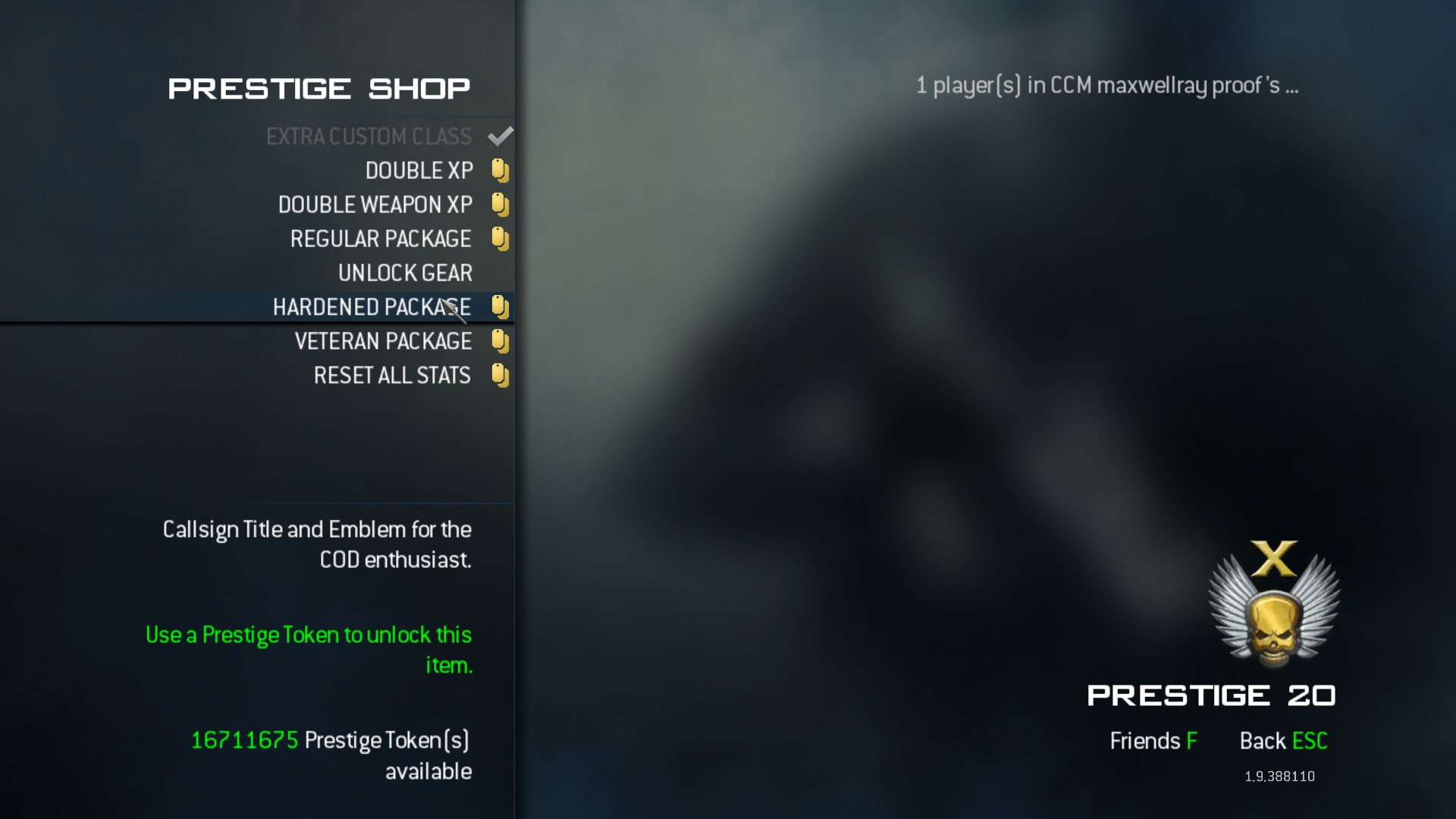
Task: Click the token icon beside Veteran Package
Action: pos(500,341)
